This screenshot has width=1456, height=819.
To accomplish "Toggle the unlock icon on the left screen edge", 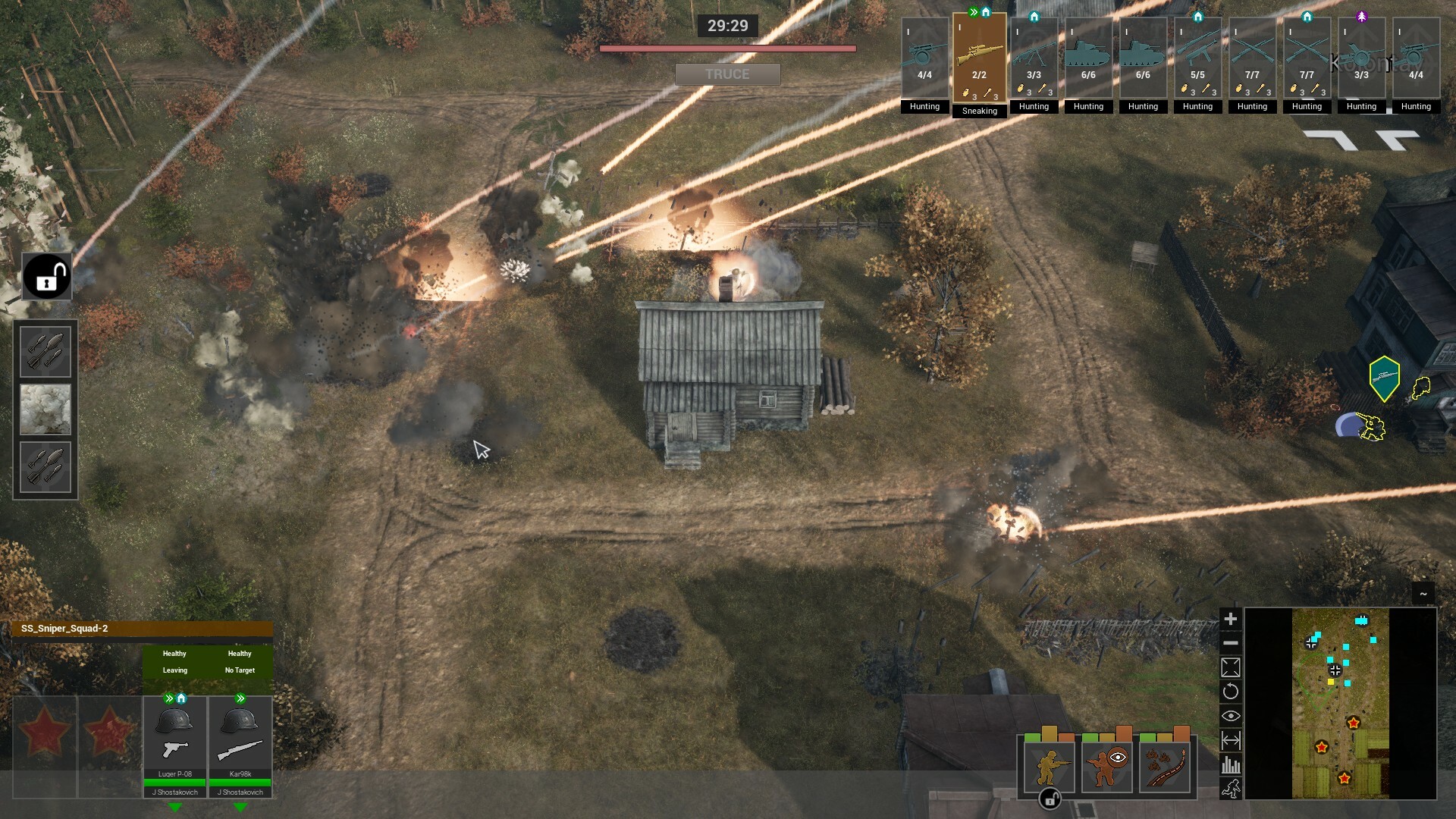I will click(45, 276).
